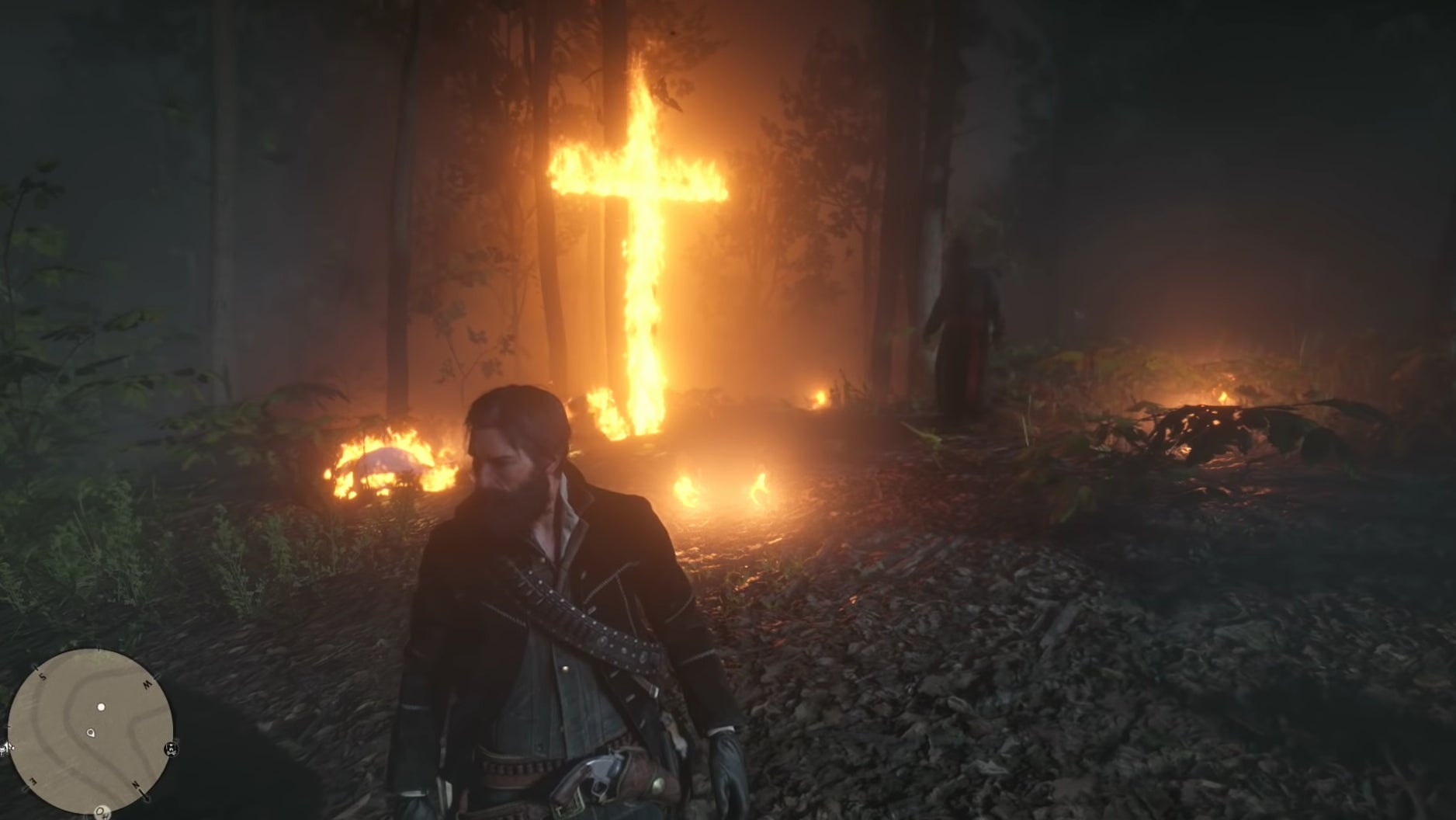Click the tick mark on minimap rim
Viewport: 1456px width, 820px height.
tap(99, 648)
